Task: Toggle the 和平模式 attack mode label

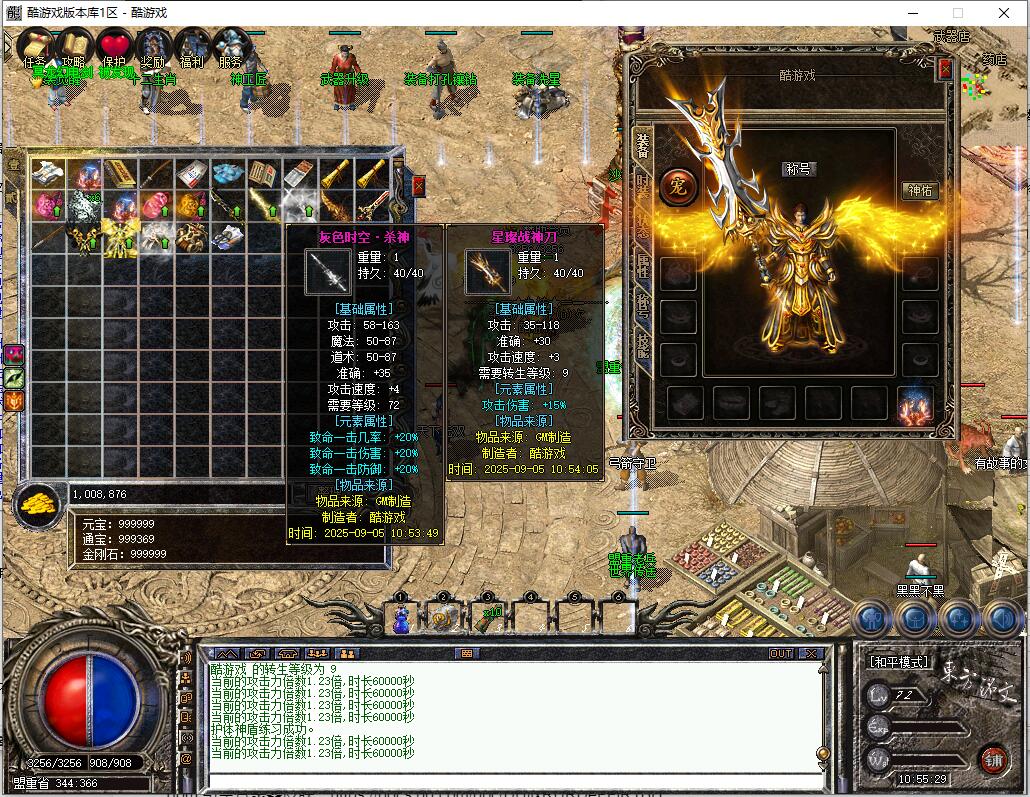Action: tap(897, 662)
